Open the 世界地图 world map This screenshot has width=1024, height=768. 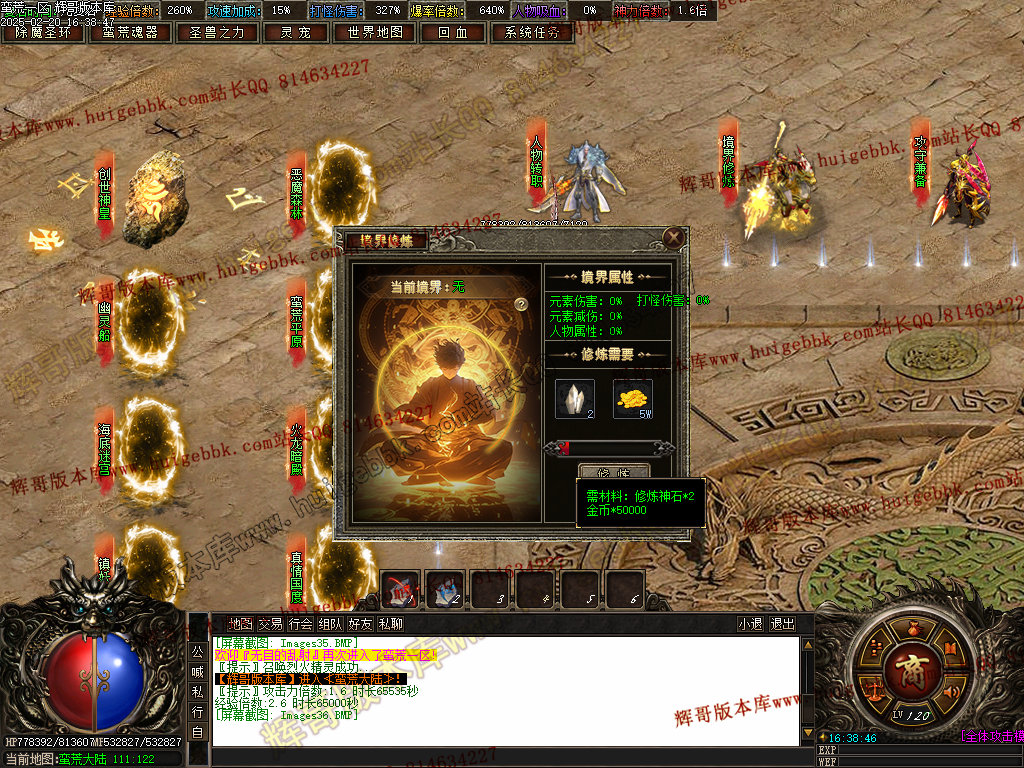click(x=375, y=32)
